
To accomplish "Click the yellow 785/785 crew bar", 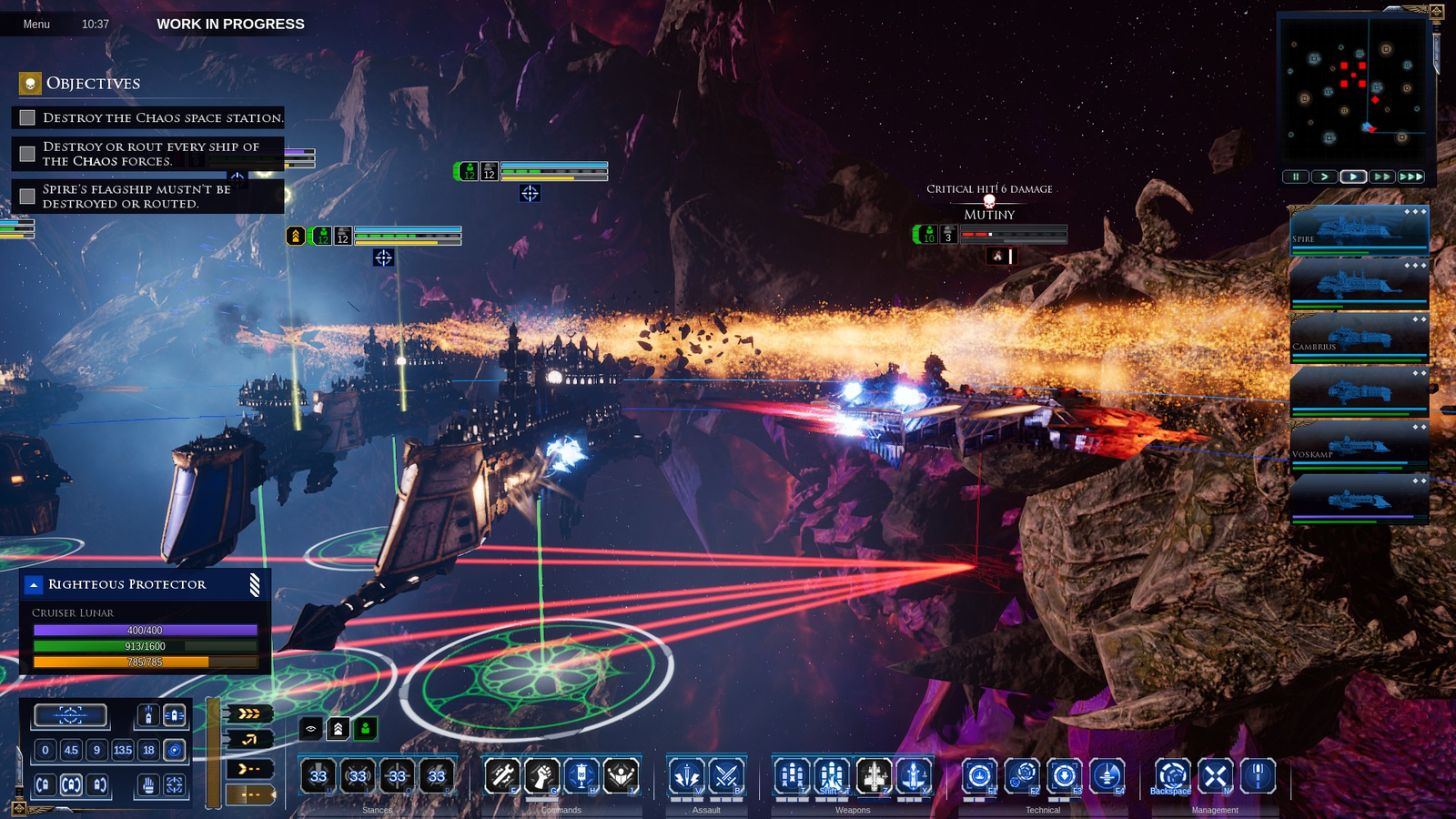I will pyautogui.click(x=146, y=662).
